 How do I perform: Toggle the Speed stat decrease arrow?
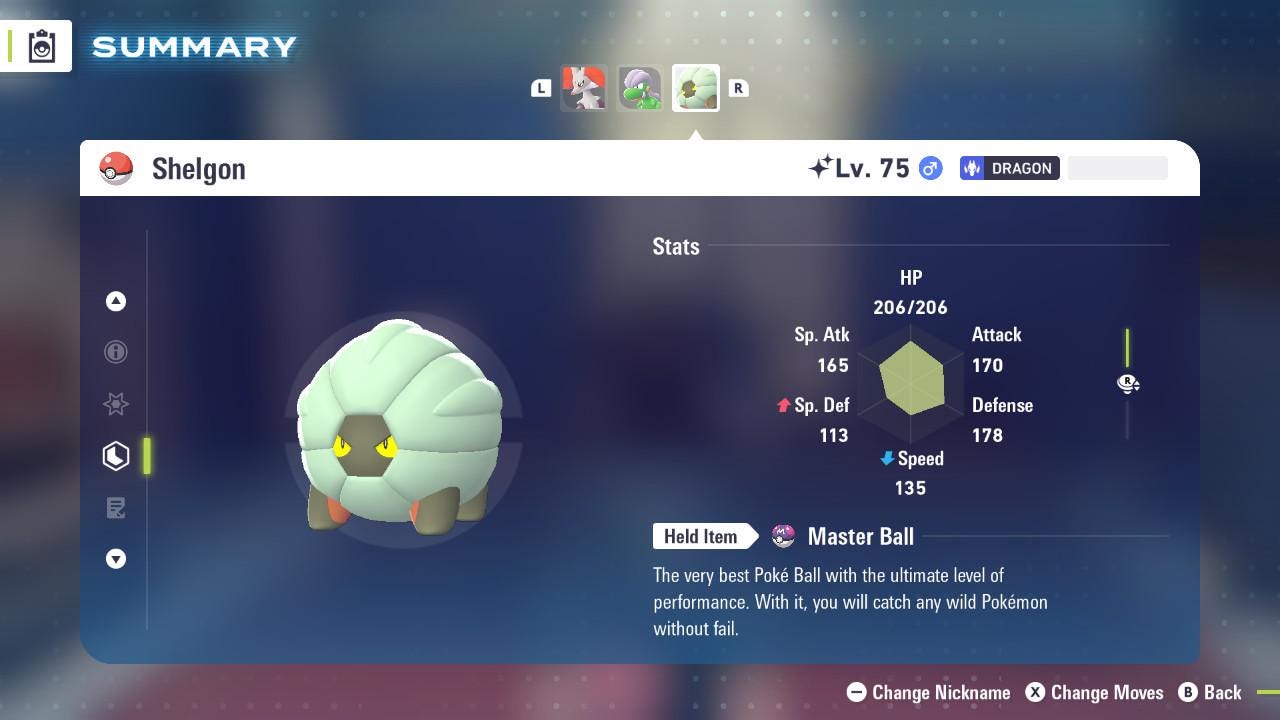click(886, 459)
